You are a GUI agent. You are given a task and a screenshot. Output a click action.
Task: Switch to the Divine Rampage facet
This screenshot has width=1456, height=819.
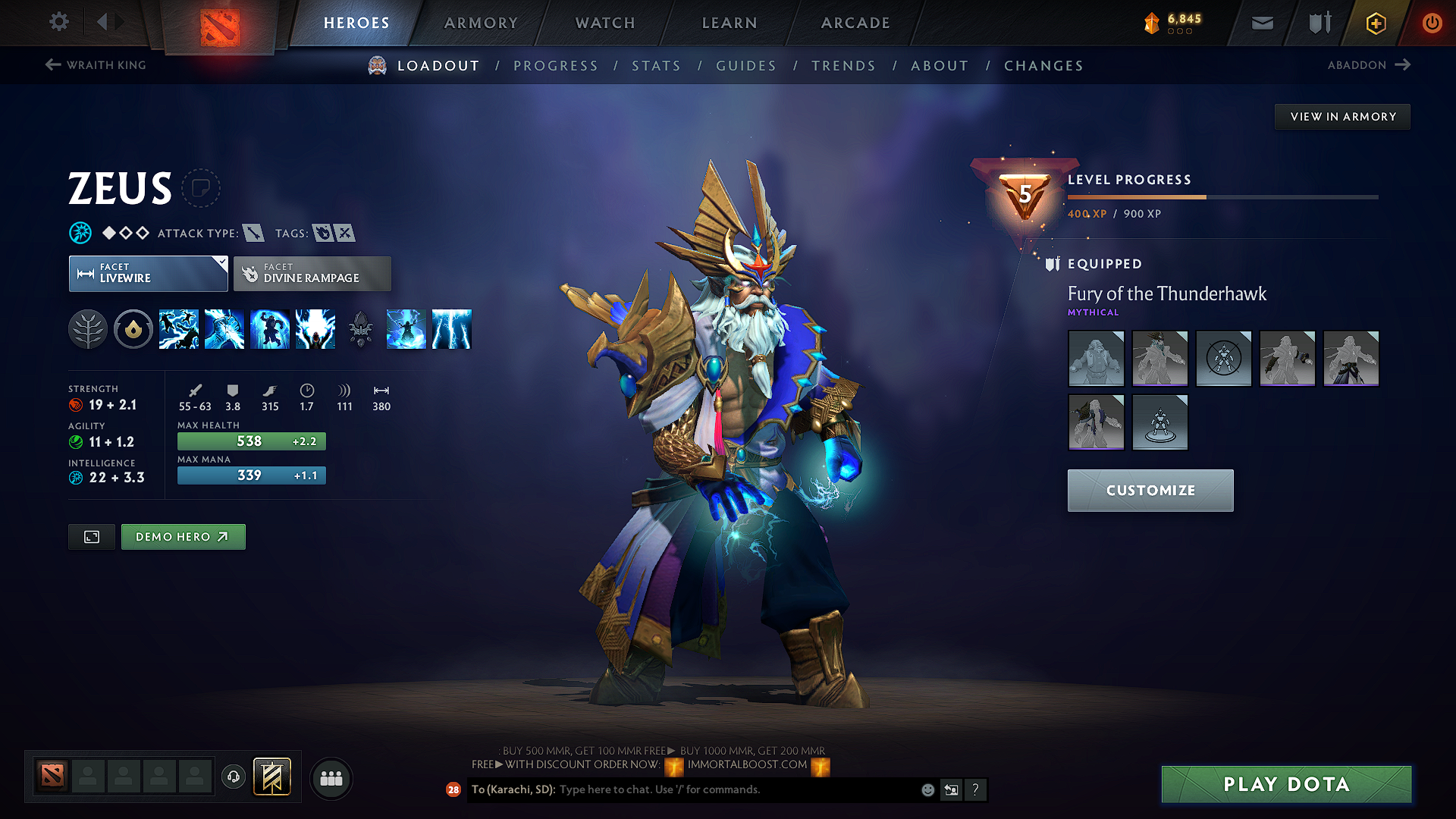click(312, 273)
